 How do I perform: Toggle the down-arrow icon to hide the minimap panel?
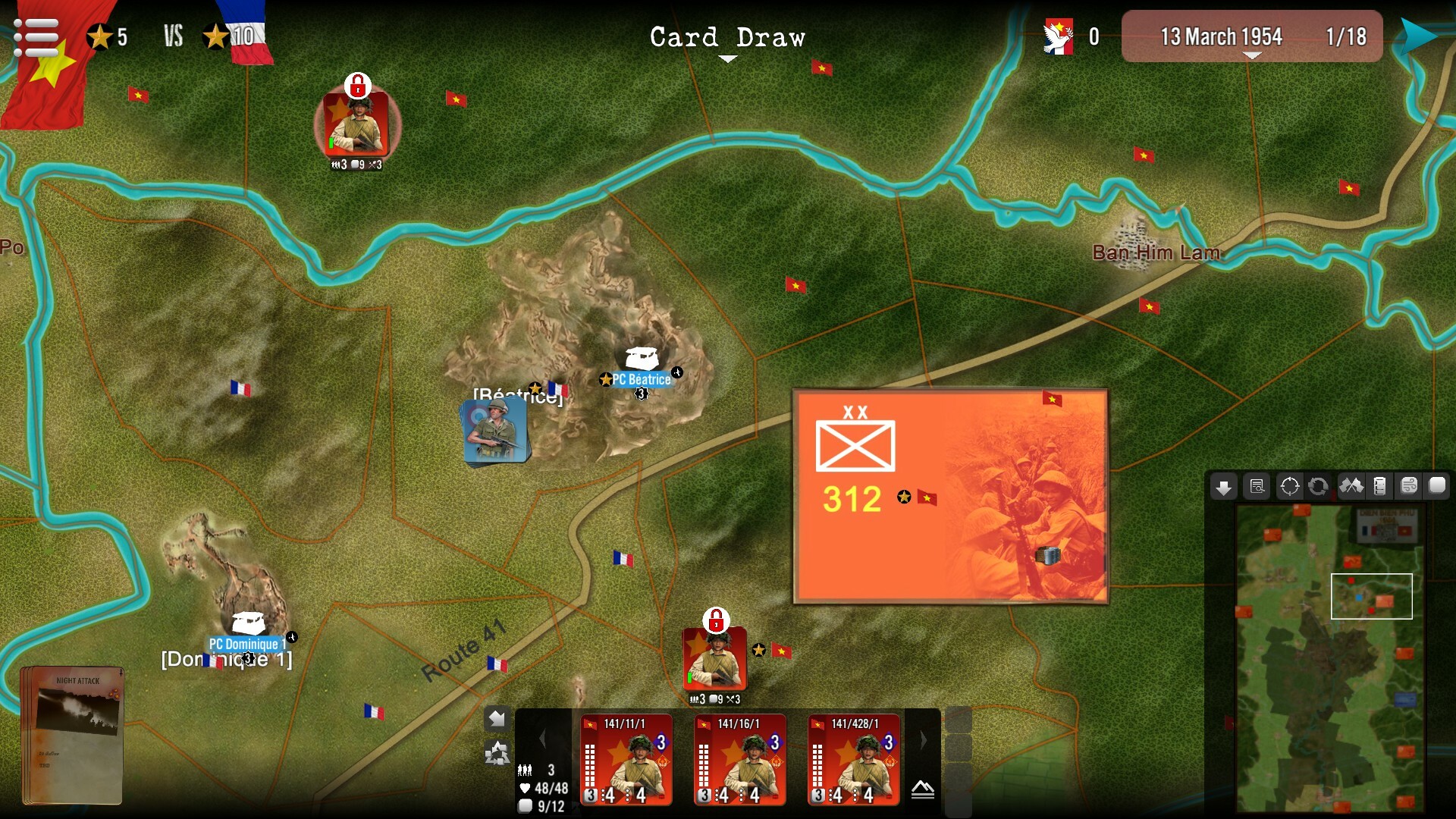[1223, 487]
